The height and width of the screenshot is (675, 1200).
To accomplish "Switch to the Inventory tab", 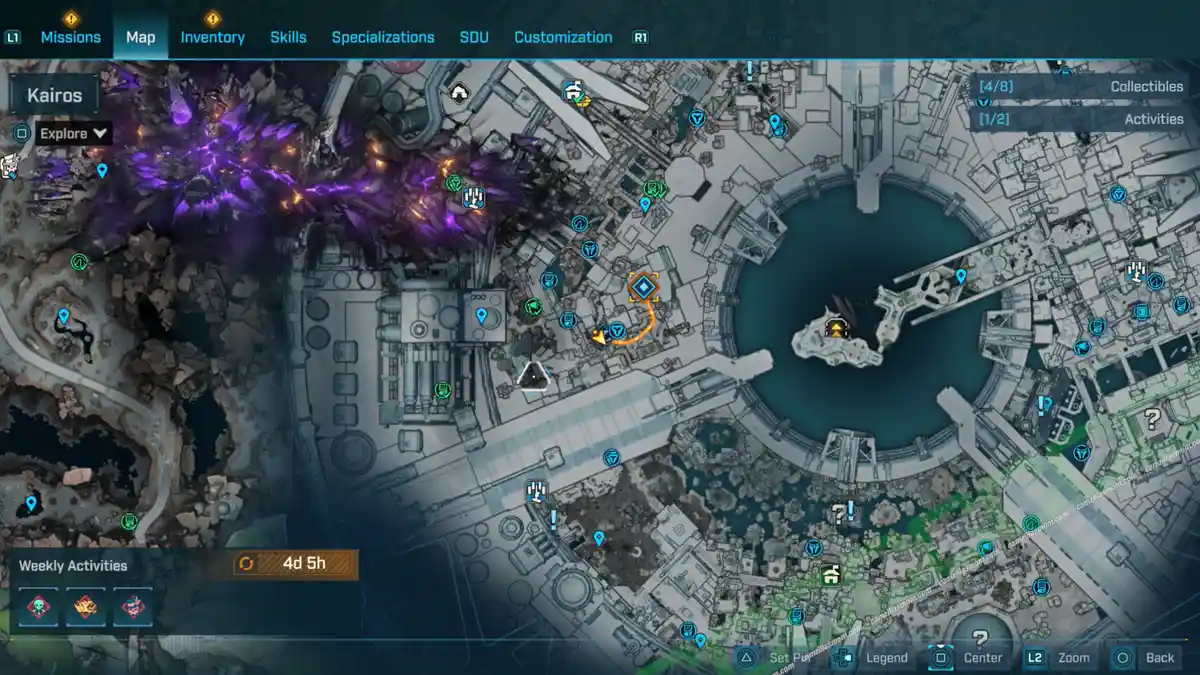I will 212,37.
